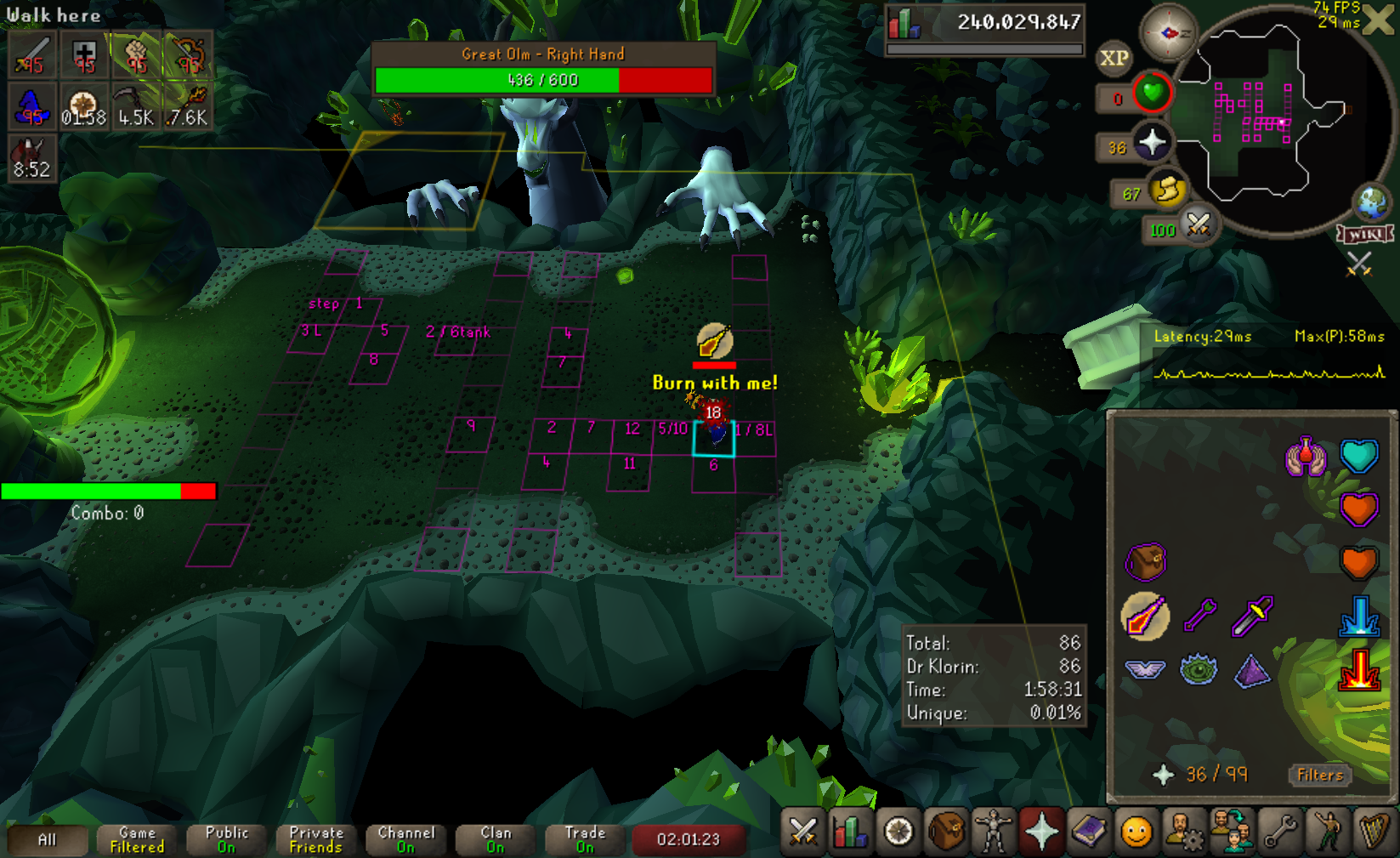Click the Wiki banner button

1365,234
